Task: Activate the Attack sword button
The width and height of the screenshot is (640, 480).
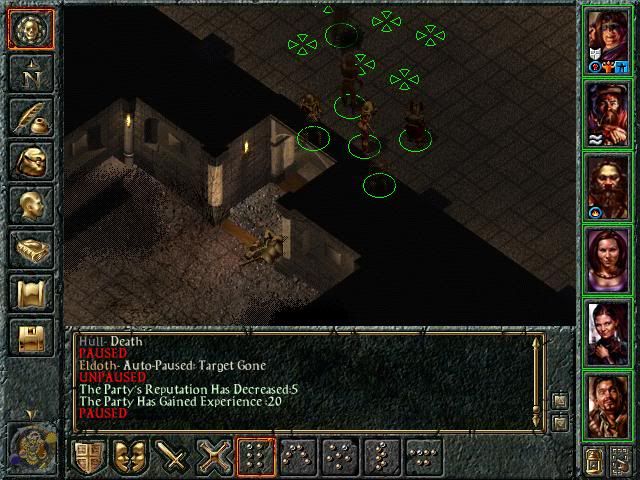Action: [173, 459]
